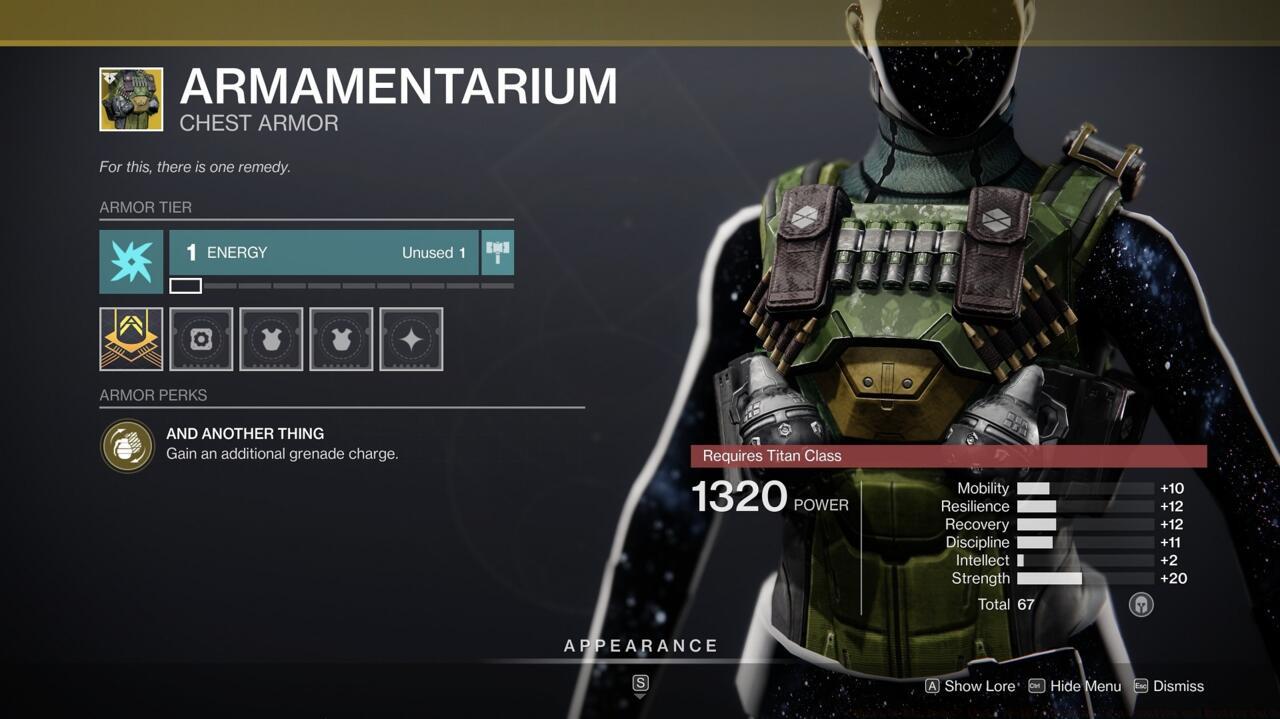The image size is (1280, 719).
Task: Click the helmet icon beside Total stats
Action: tap(1141, 604)
